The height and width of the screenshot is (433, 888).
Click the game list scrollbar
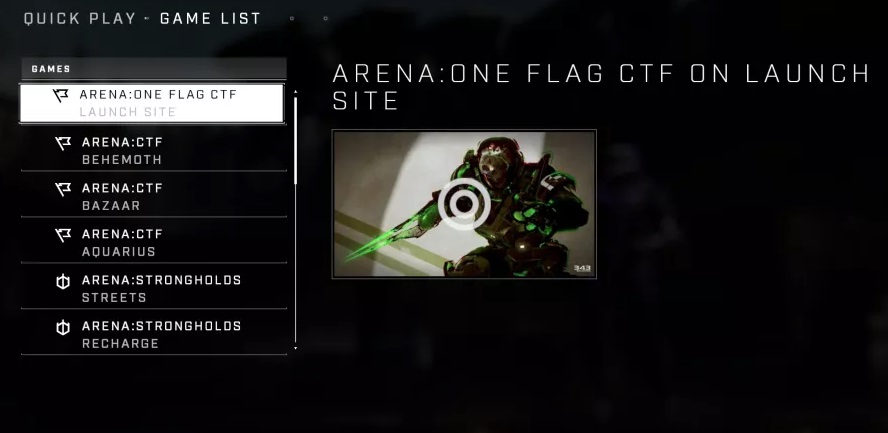tap(295, 140)
